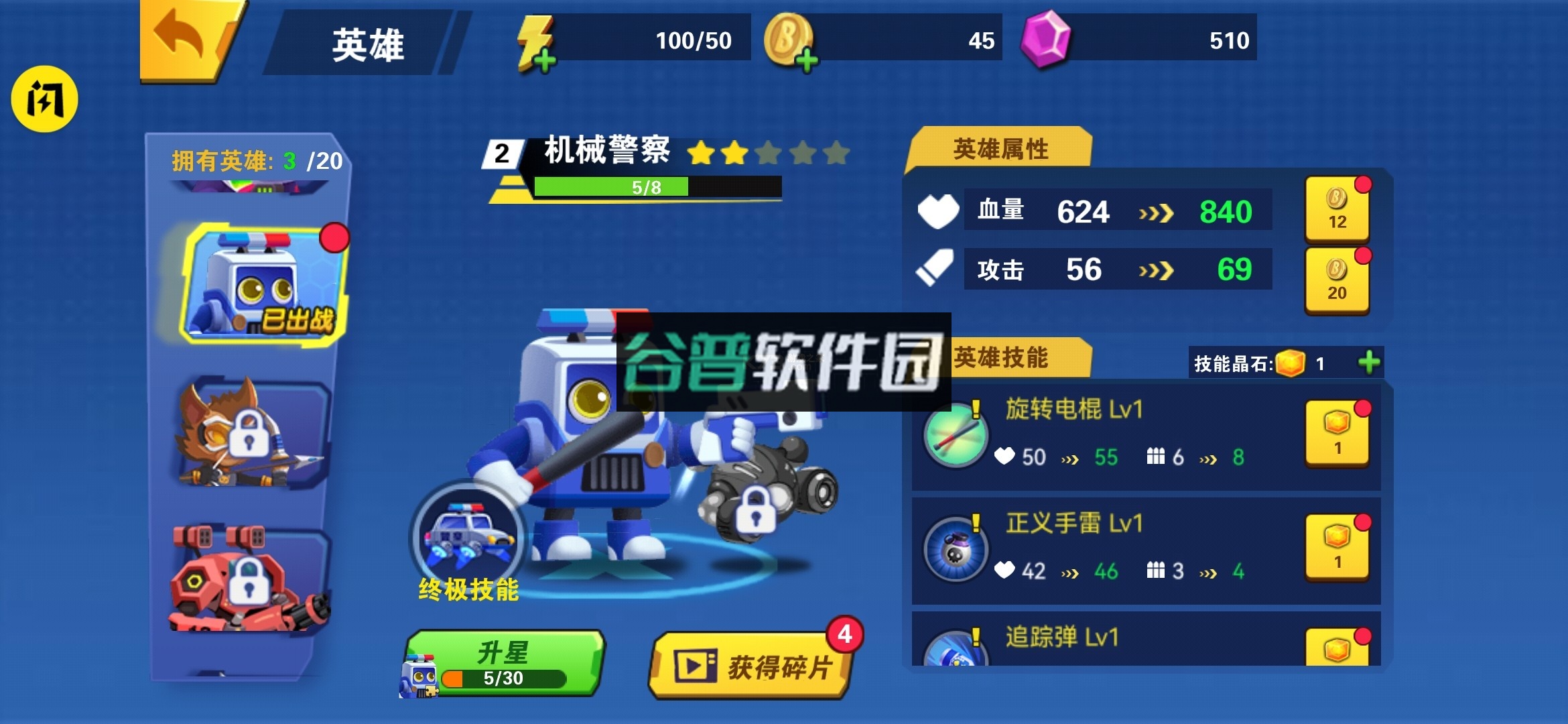Open the 英雄属性 panel header
This screenshot has width=1568, height=724.
(x=1001, y=149)
